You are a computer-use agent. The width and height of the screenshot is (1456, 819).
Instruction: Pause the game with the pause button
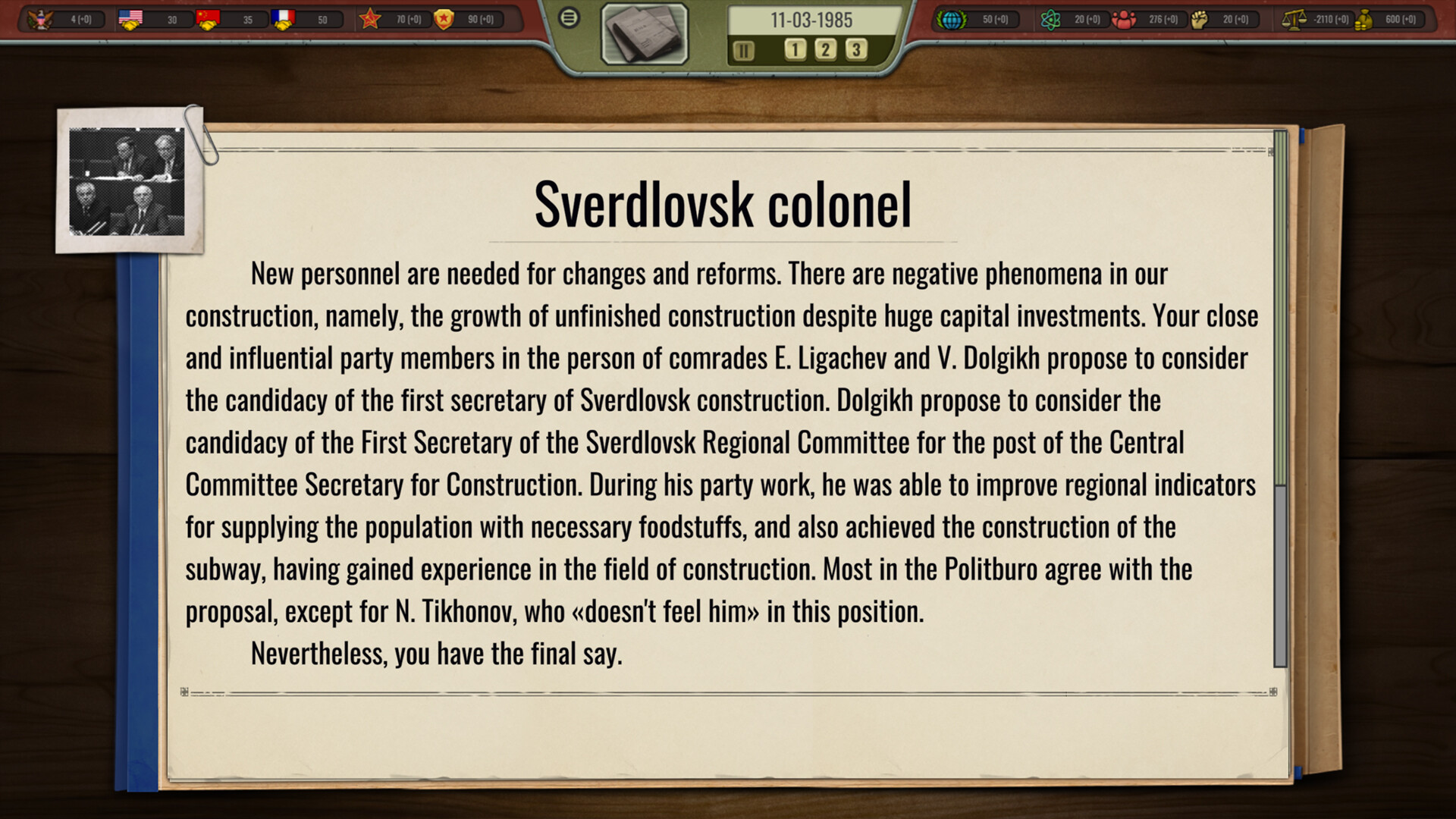[x=743, y=51]
